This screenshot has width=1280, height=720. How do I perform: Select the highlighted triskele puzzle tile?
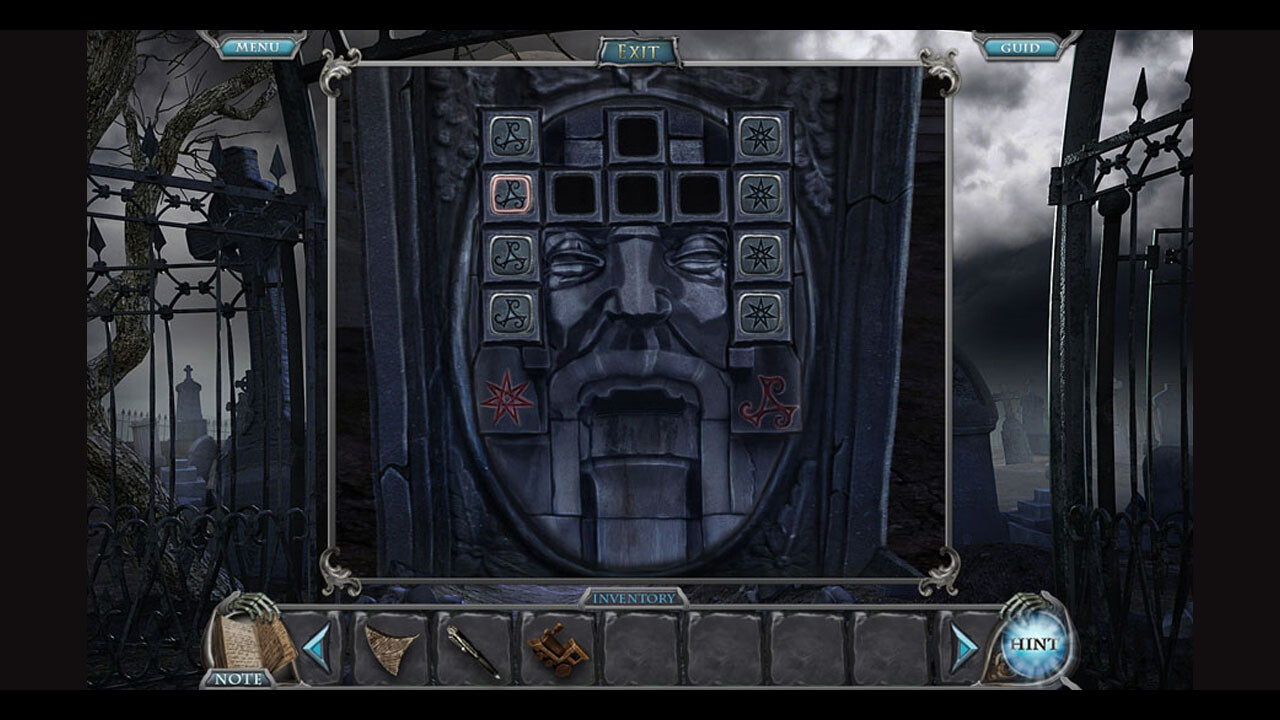tap(512, 195)
